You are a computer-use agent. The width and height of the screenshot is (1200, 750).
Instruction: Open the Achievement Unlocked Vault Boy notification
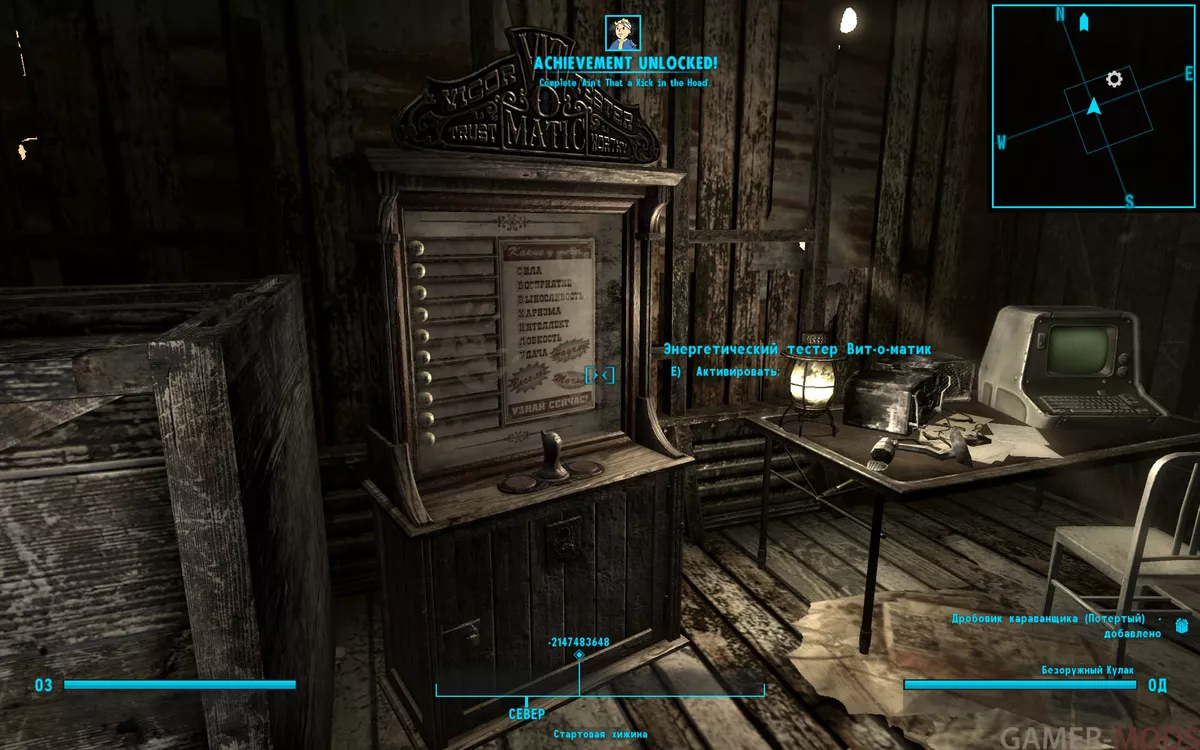[623, 33]
